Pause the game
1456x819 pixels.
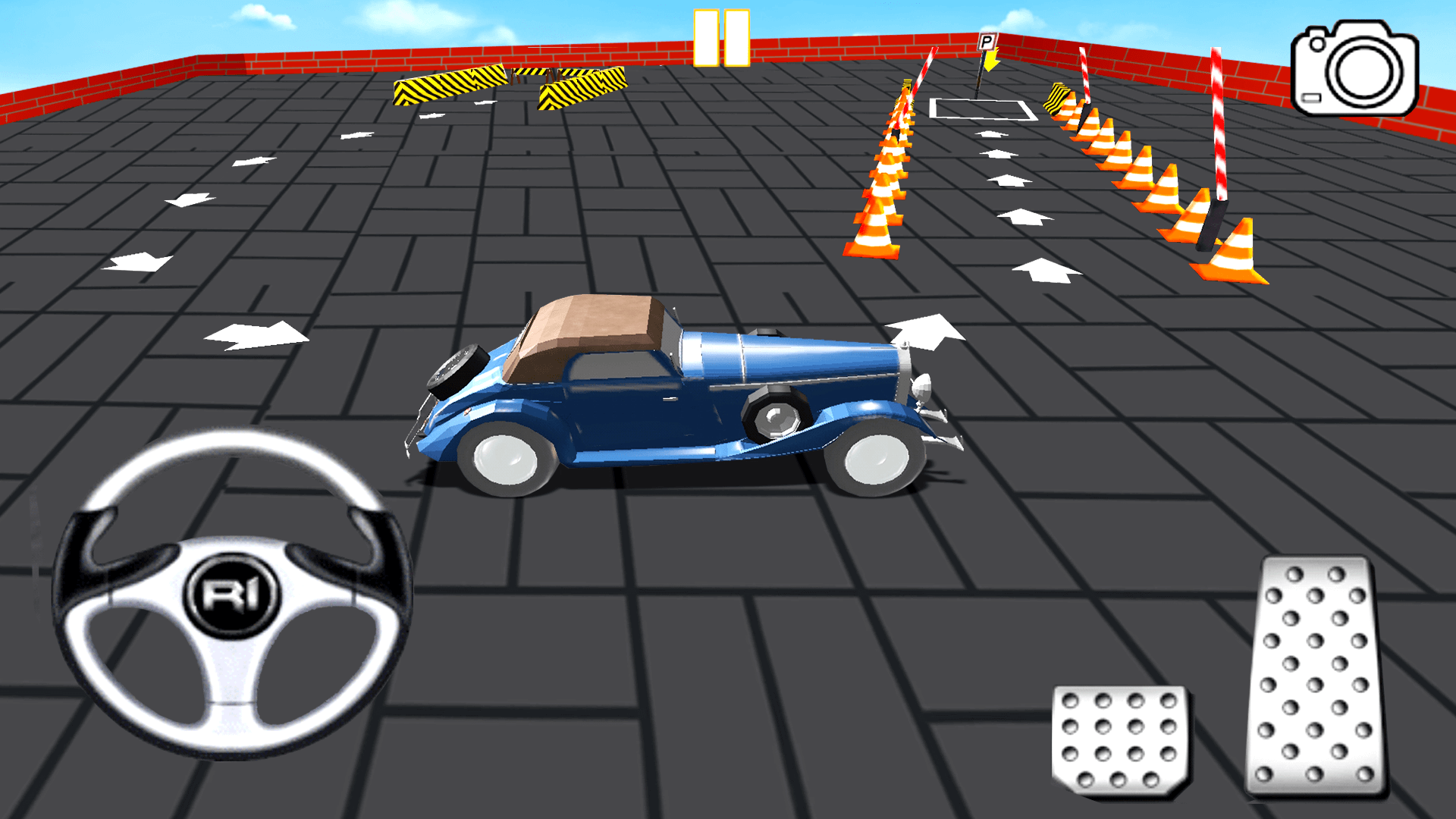click(720, 38)
